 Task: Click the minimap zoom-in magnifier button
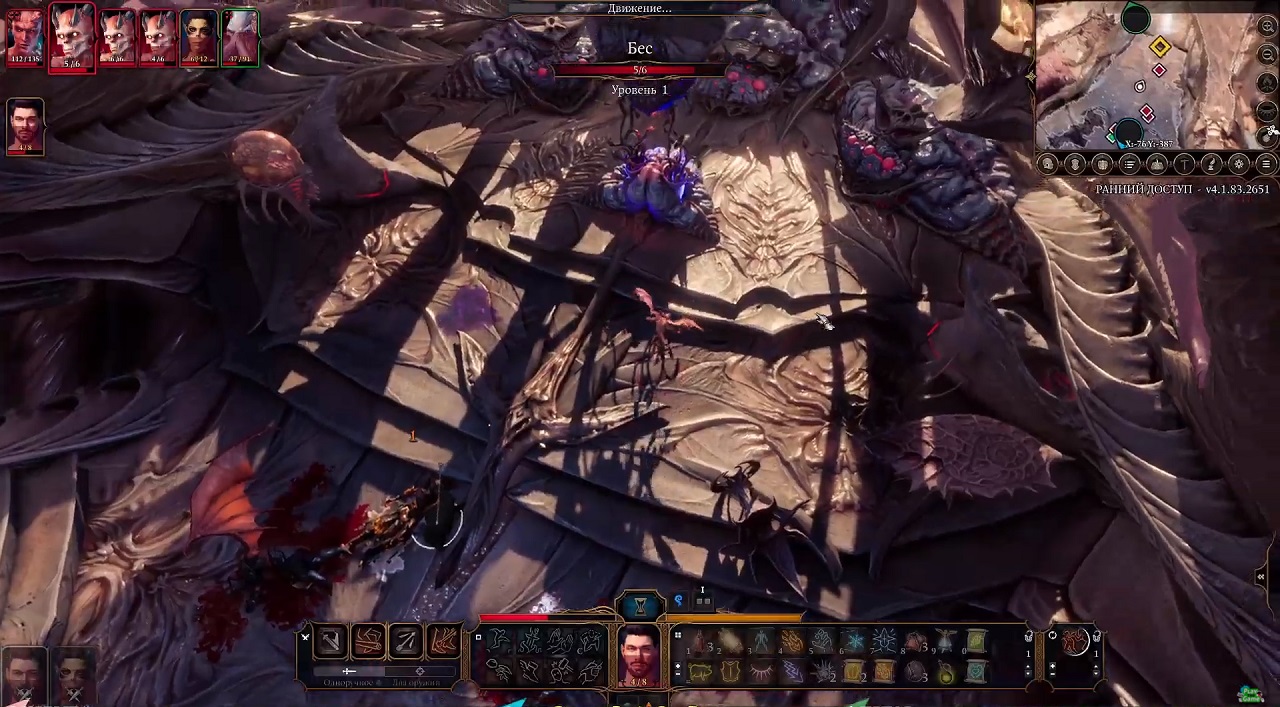[1267, 28]
